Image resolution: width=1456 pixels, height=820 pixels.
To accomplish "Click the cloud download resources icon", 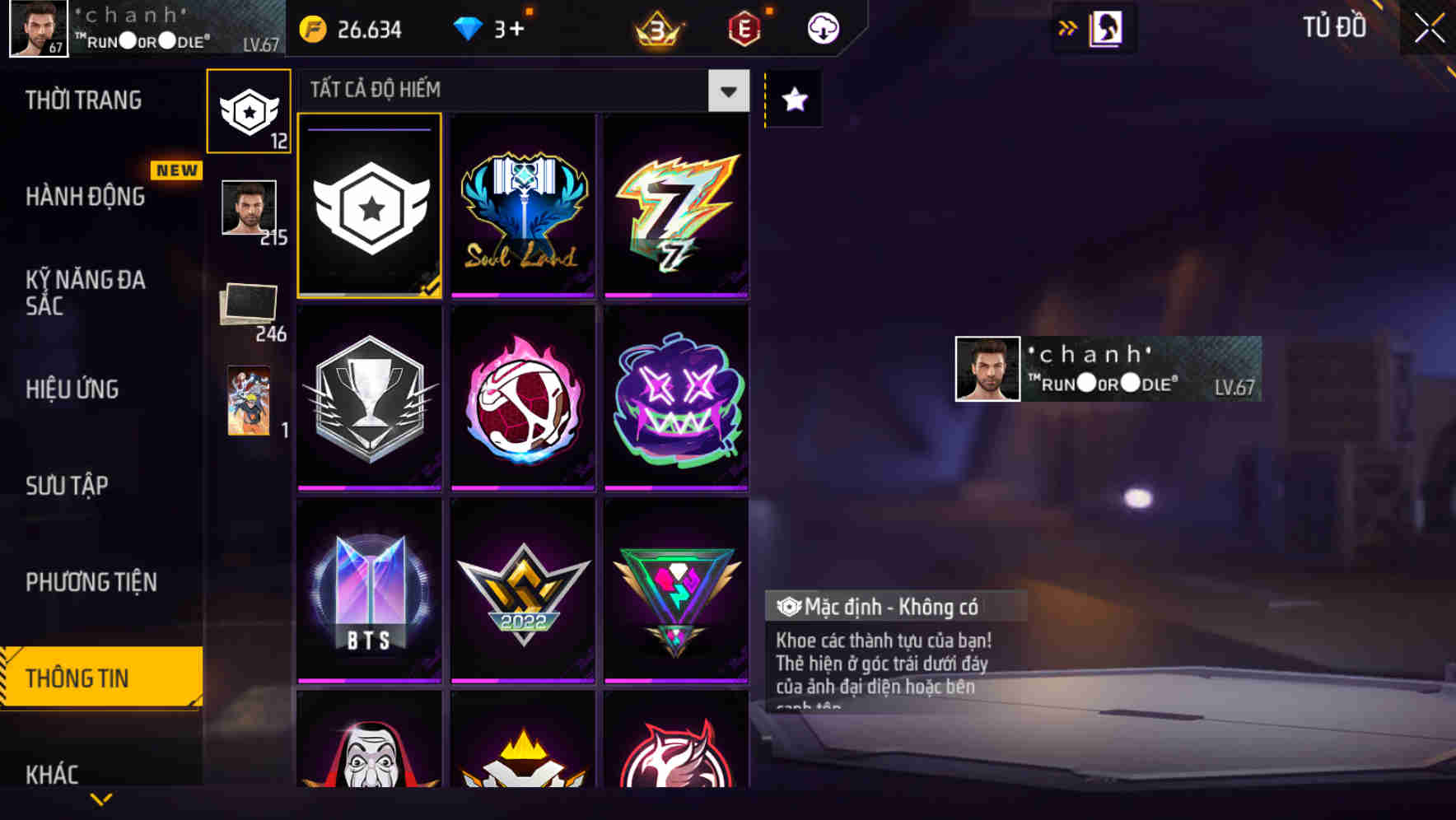I will (x=822, y=27).
